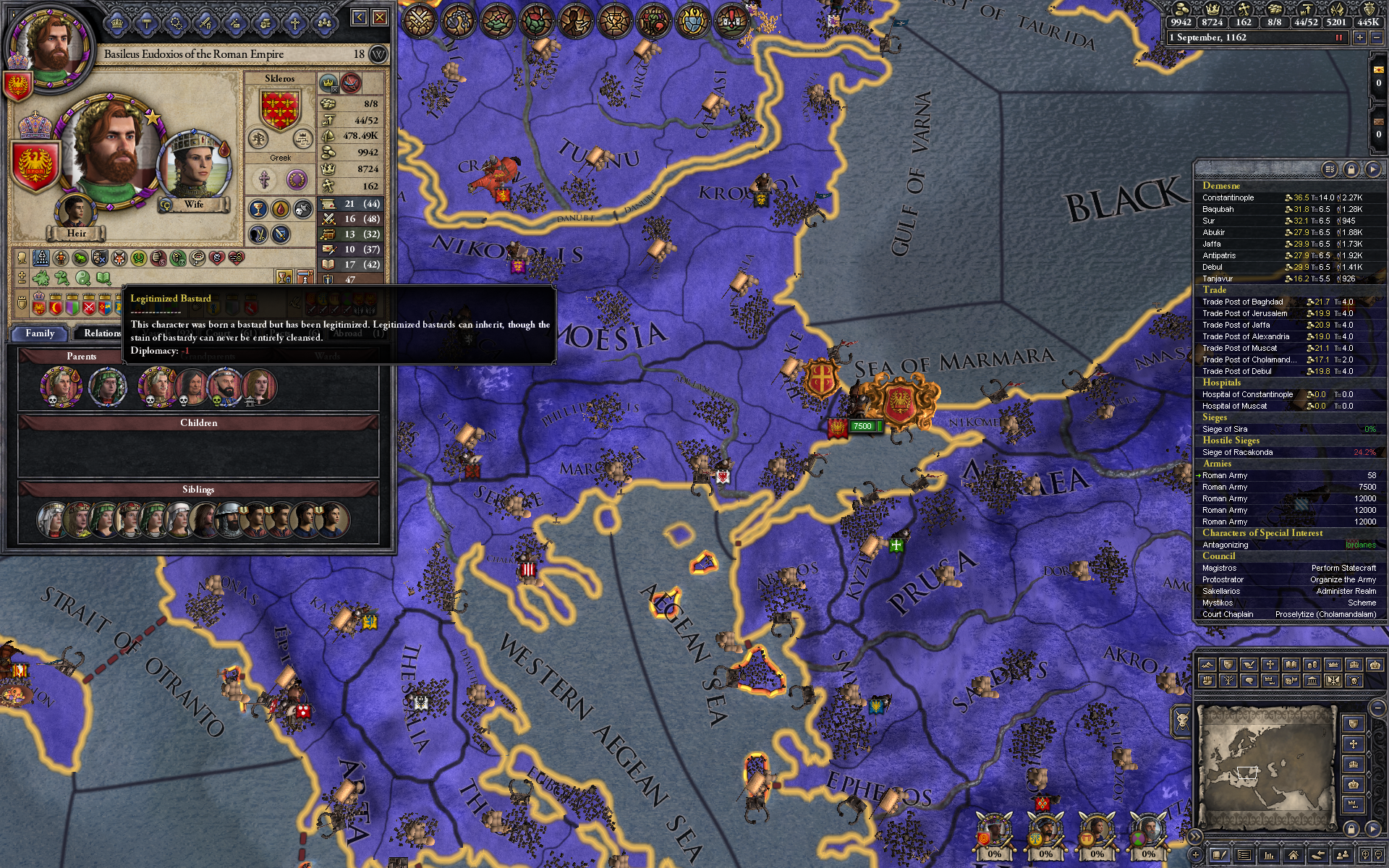Toggle a map mode icon above the minimap
The height and width of the screenshot is (868, 1389).
pos(1207,664)
